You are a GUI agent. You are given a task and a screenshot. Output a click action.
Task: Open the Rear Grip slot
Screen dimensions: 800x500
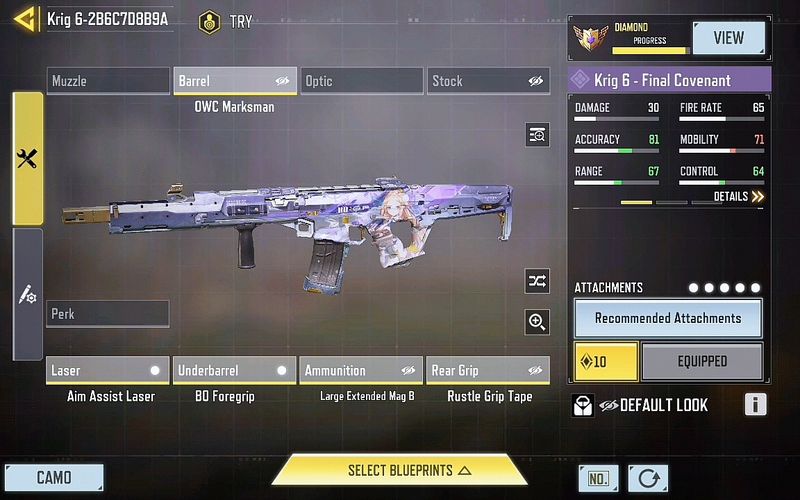click(487, 370)
